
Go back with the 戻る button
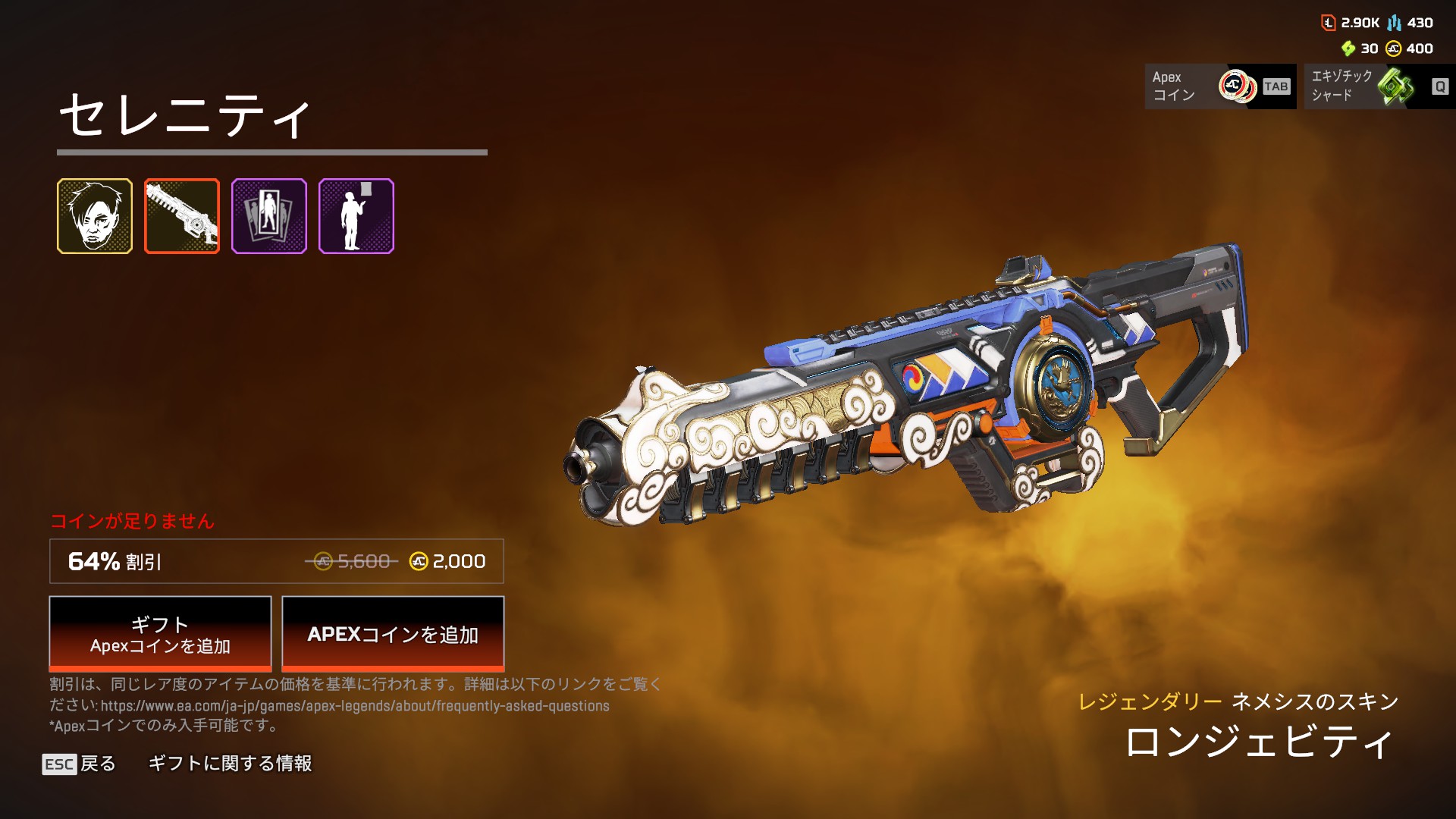[x=80, y=764]
